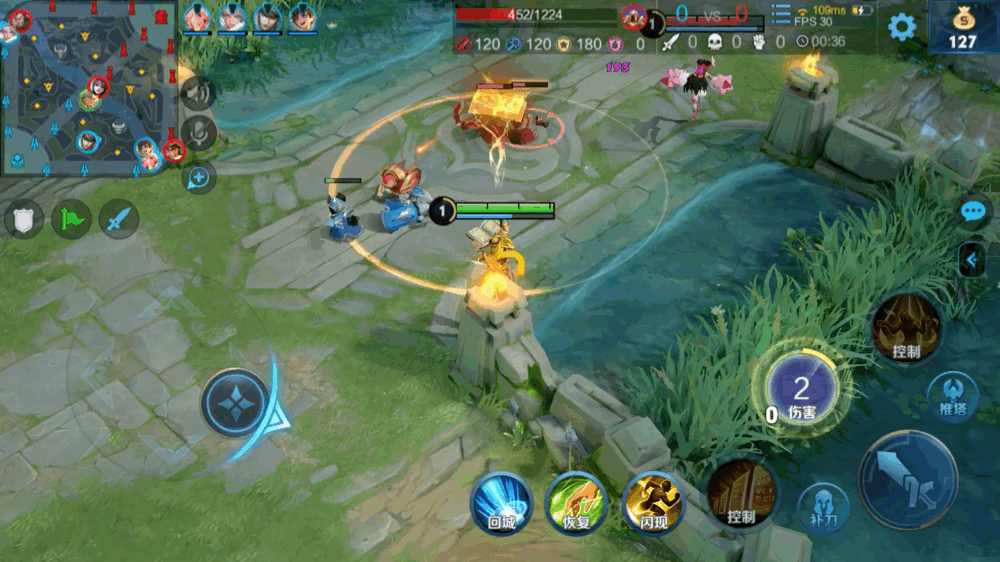The height and width of the screenshot is (562, 1000).
Task: Send the blue sword attack signal
Action: point(118,219)
